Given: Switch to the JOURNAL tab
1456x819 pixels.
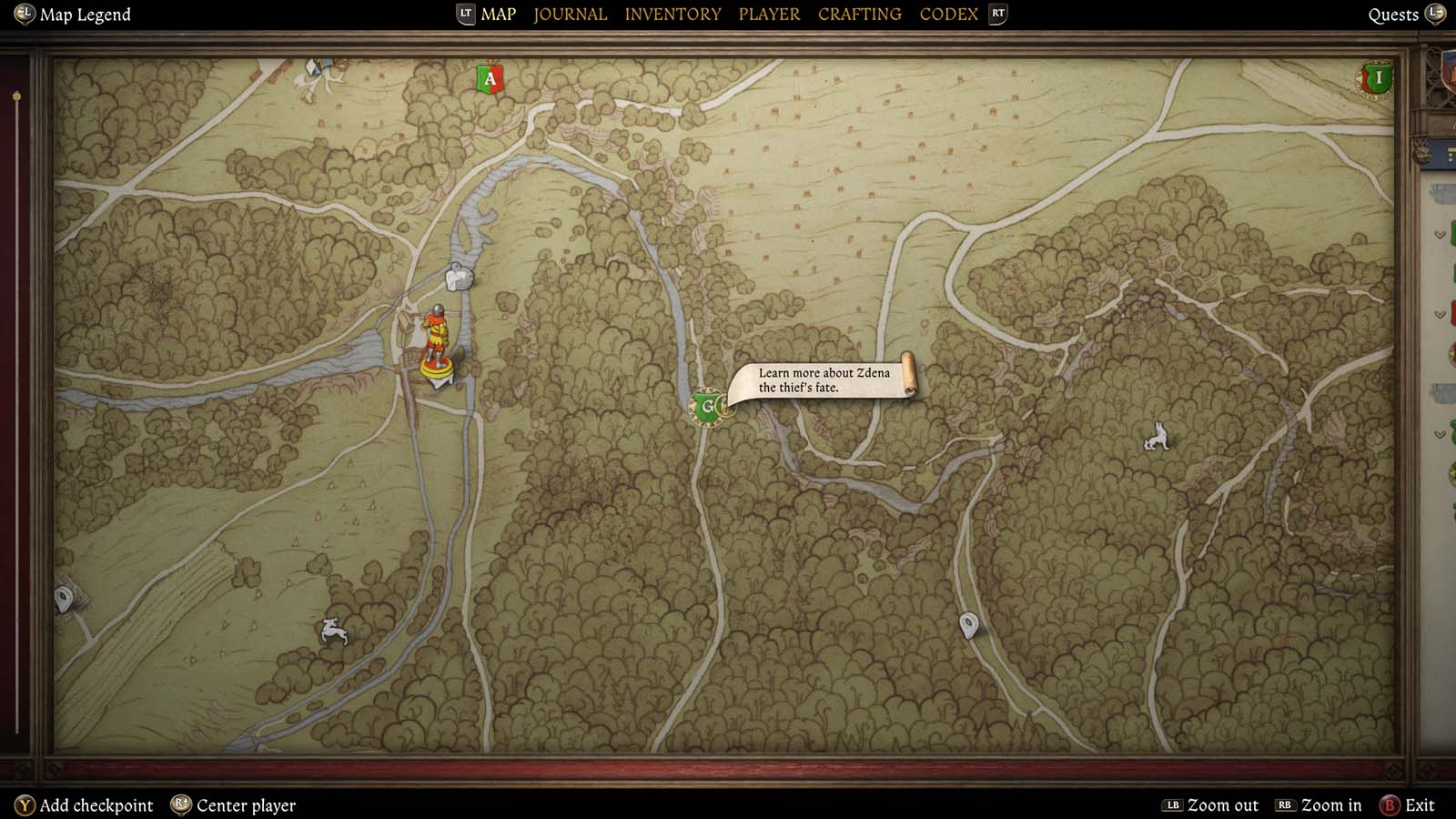Looking at the screenshot, I should [570, 14].
